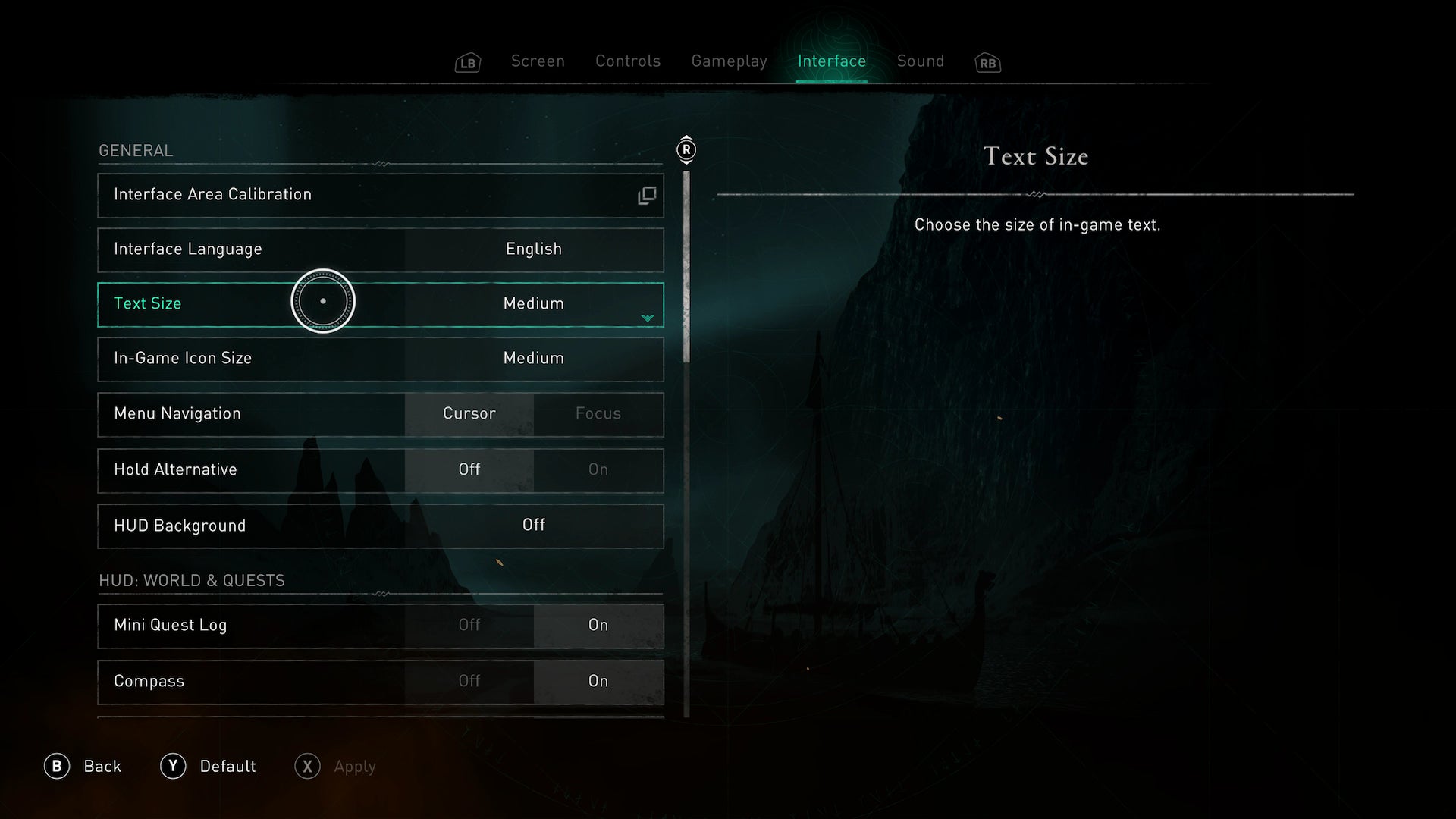Switch to the Gameplay tab

click(x=730, y=61)
